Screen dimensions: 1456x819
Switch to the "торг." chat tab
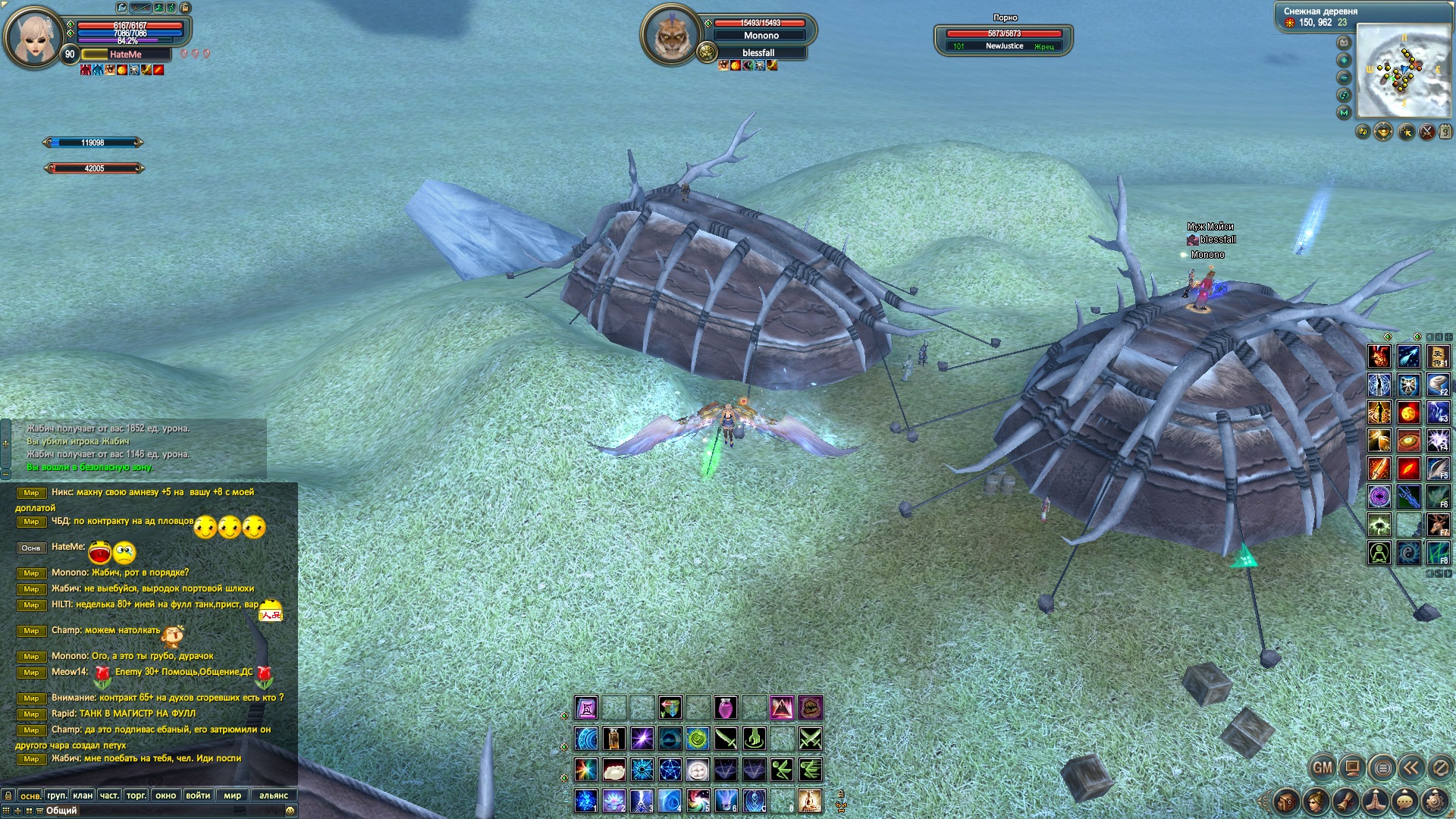pyautogui.click(x=136, y=795)
